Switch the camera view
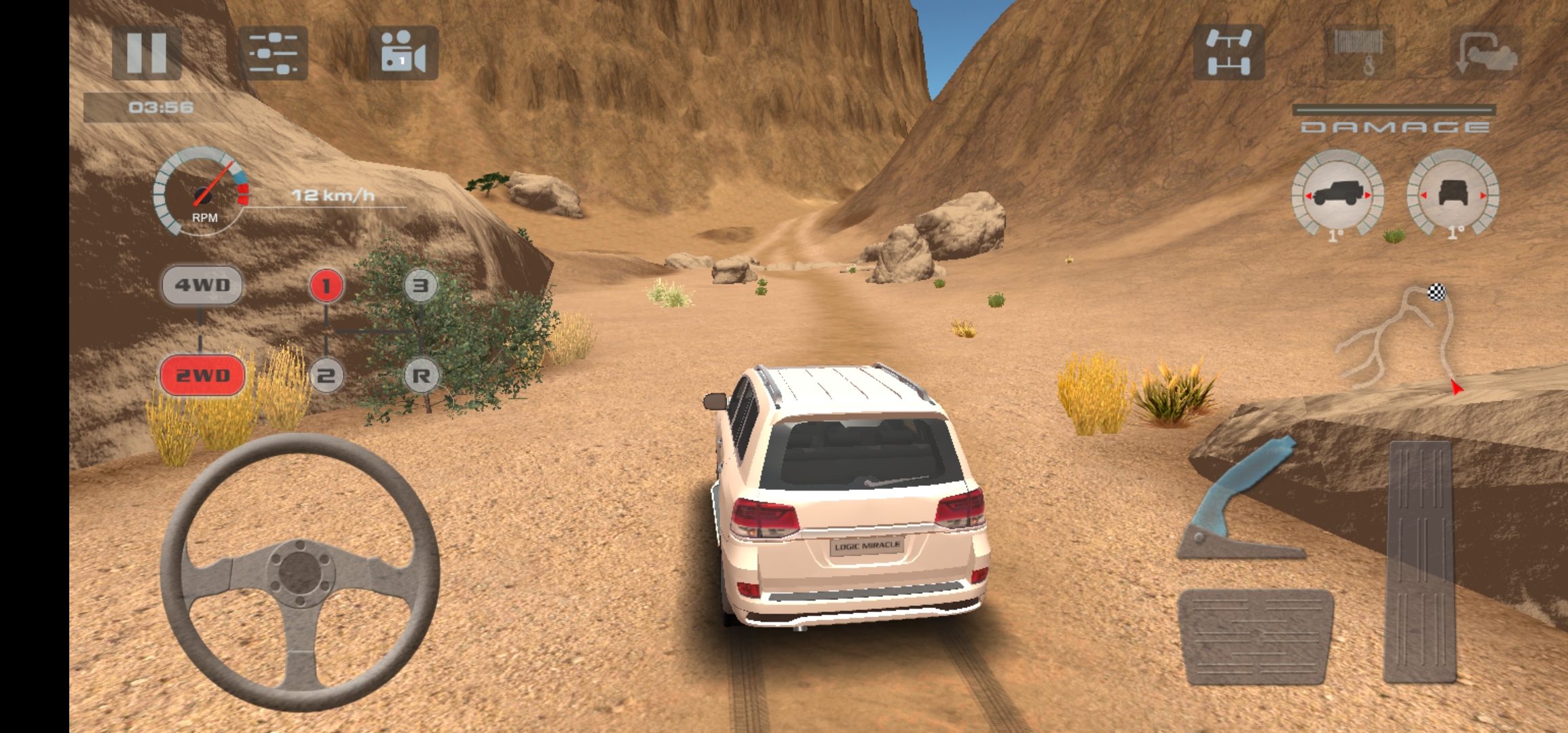This screenshot has width=1568, height=733. click(x=403, y=53)
